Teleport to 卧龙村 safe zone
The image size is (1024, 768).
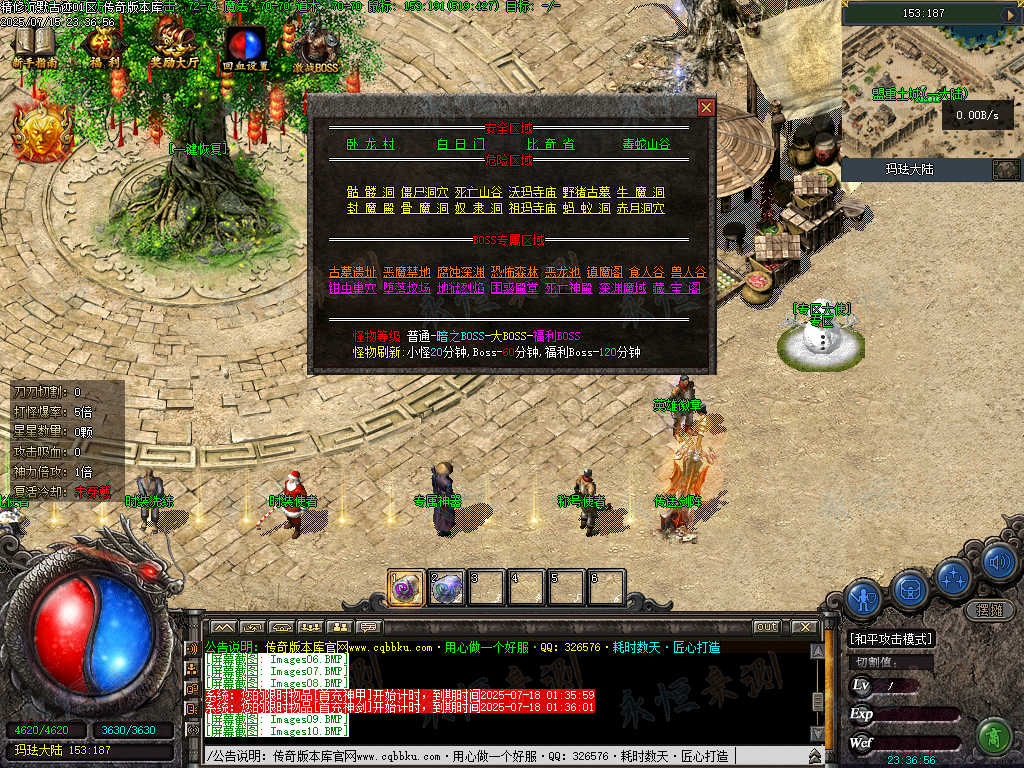click(371, 144)
